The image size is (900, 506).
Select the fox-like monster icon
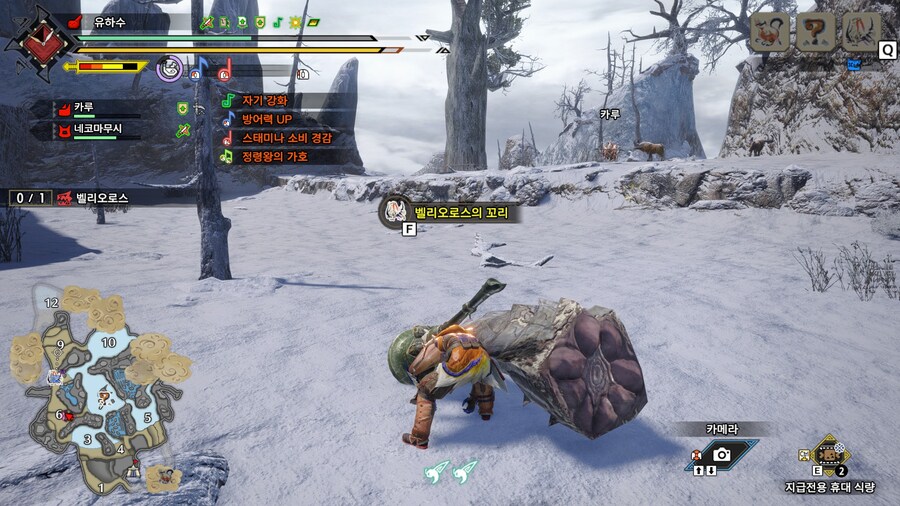tap(769, 32)
